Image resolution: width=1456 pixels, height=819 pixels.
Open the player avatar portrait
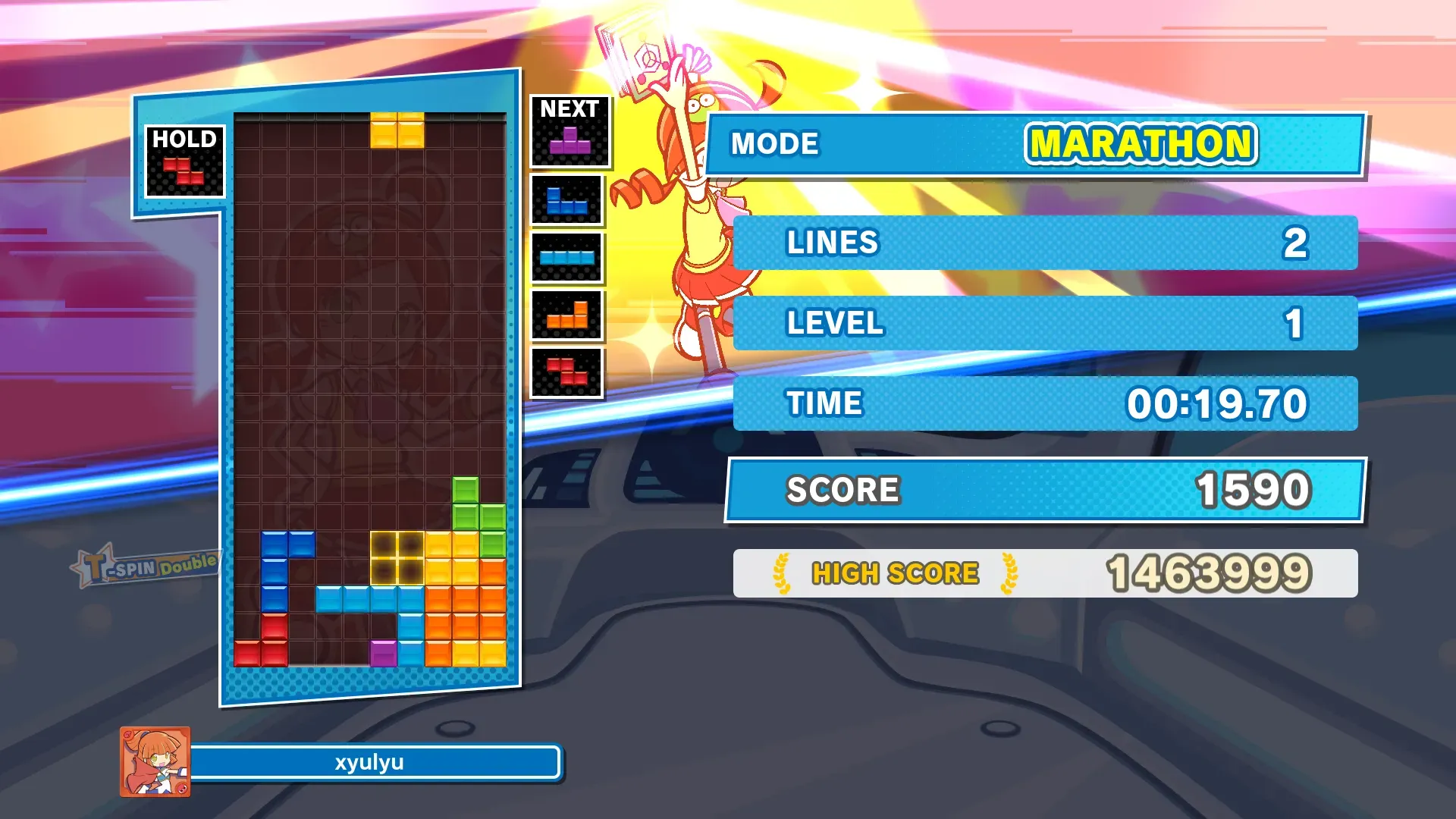point(155,761)
